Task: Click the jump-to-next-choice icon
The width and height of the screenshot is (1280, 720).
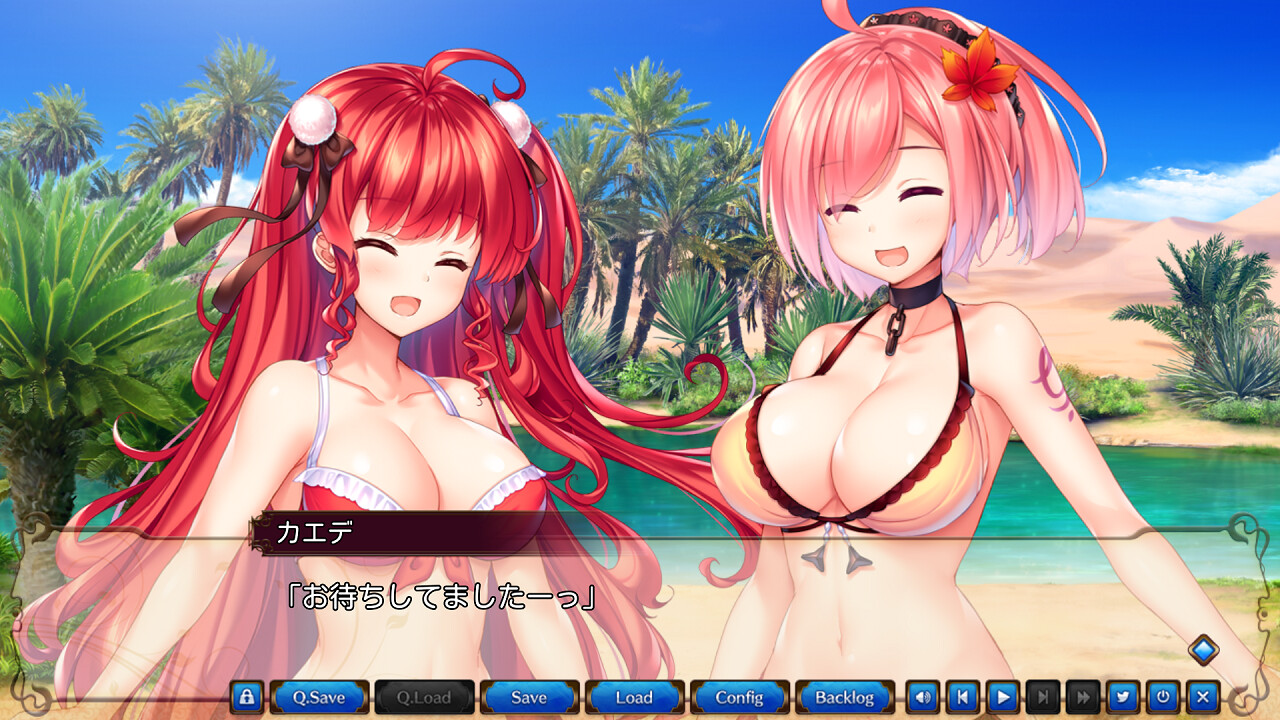Action: click(1045, 697)
